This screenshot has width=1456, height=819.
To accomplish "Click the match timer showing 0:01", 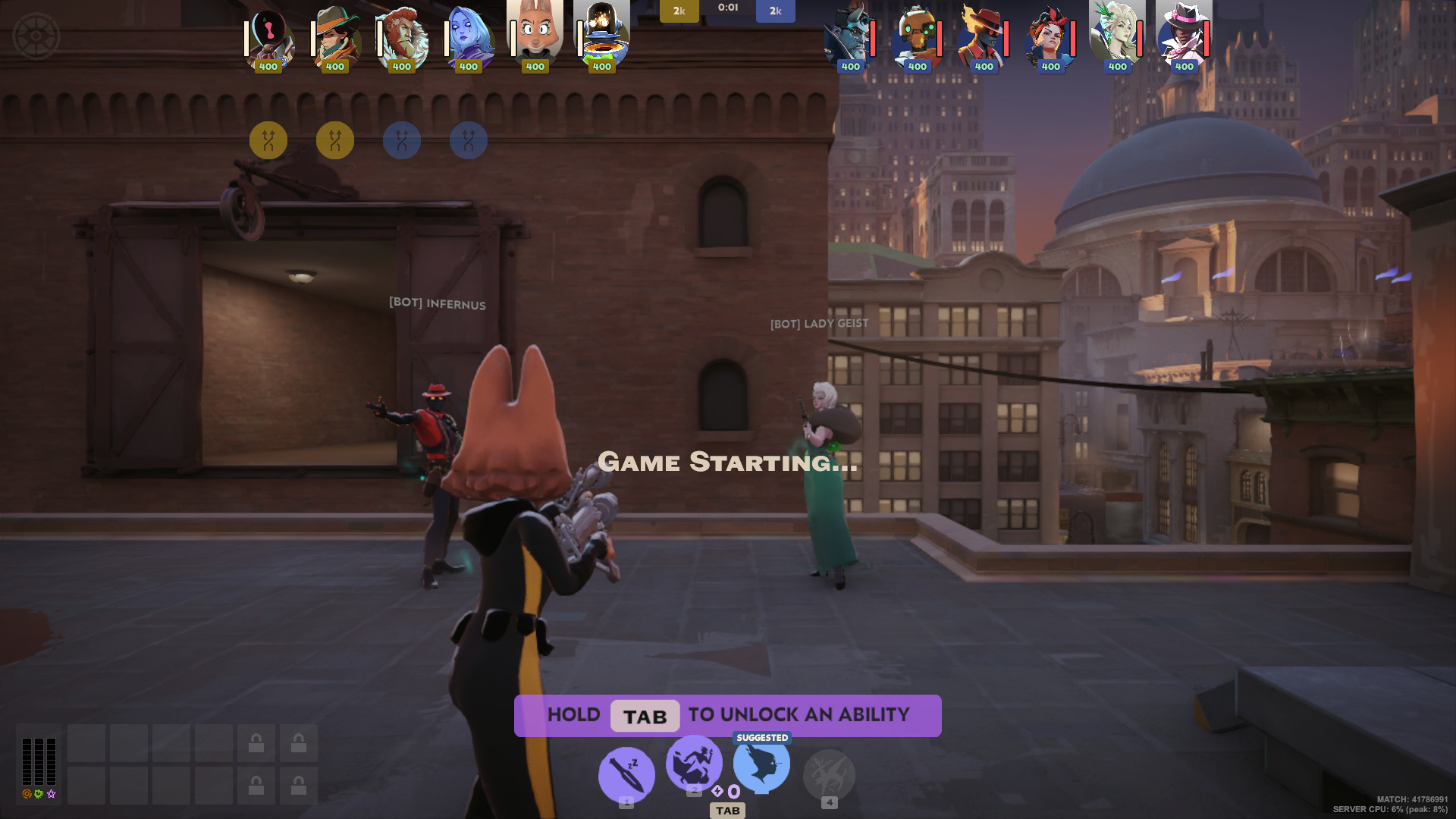I will 727,9.
